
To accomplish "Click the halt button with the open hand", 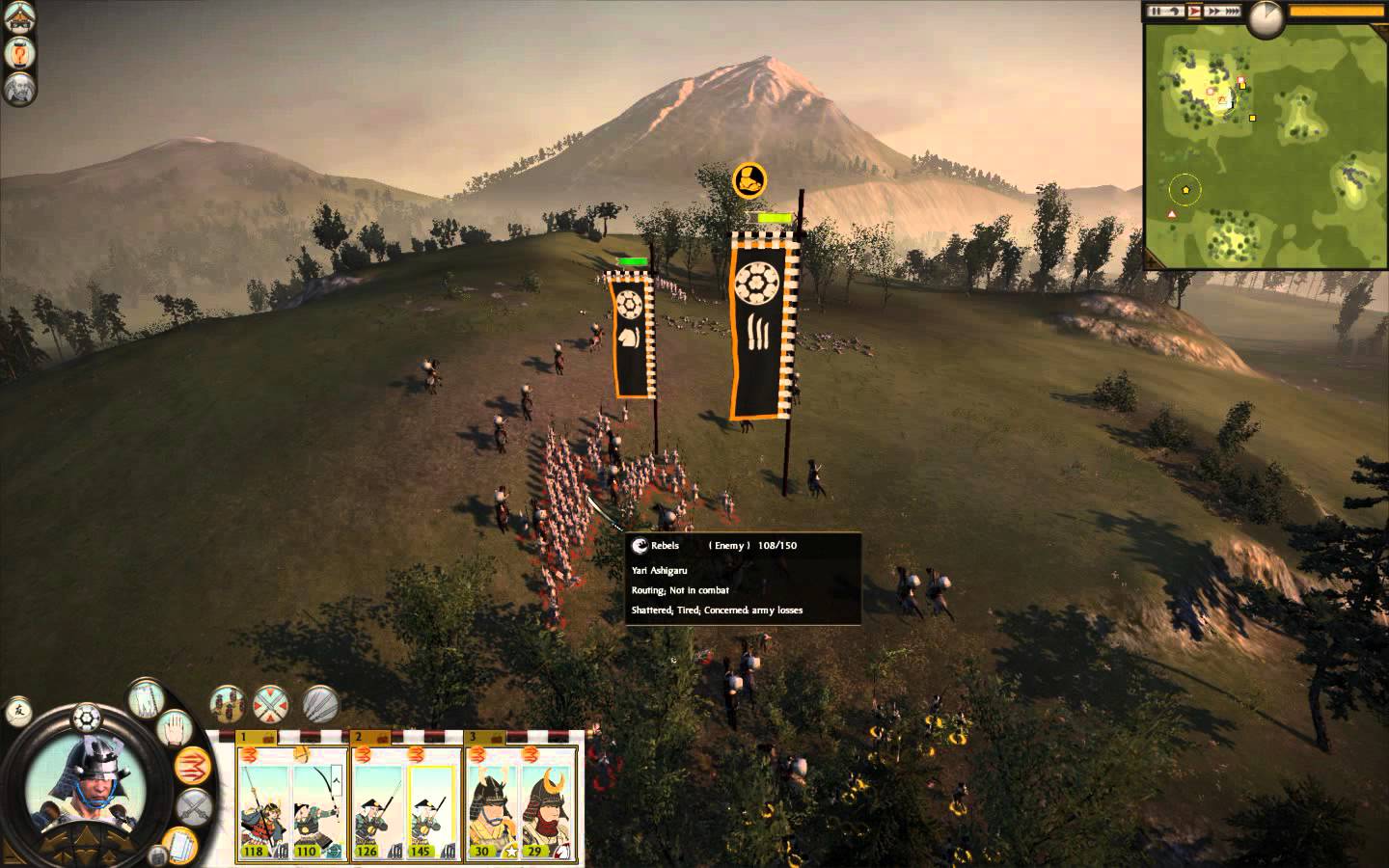I will (x=177, y=729).
